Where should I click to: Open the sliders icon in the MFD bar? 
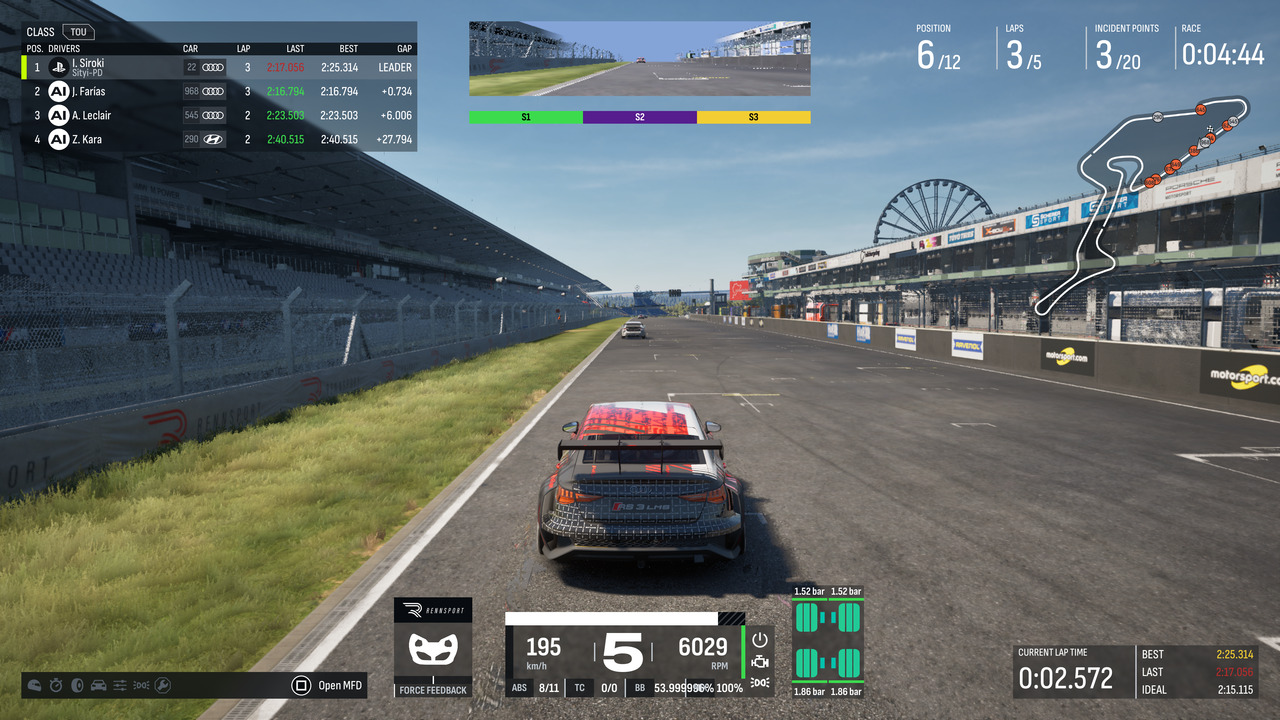pyautogui.click(x=120, y=685)
